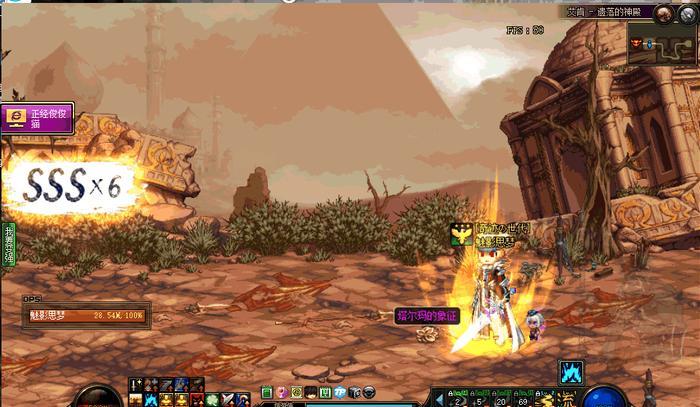700x407 pixels.
Task: Activate the blue flame skill above the skill bar
Action: (572, 372)
